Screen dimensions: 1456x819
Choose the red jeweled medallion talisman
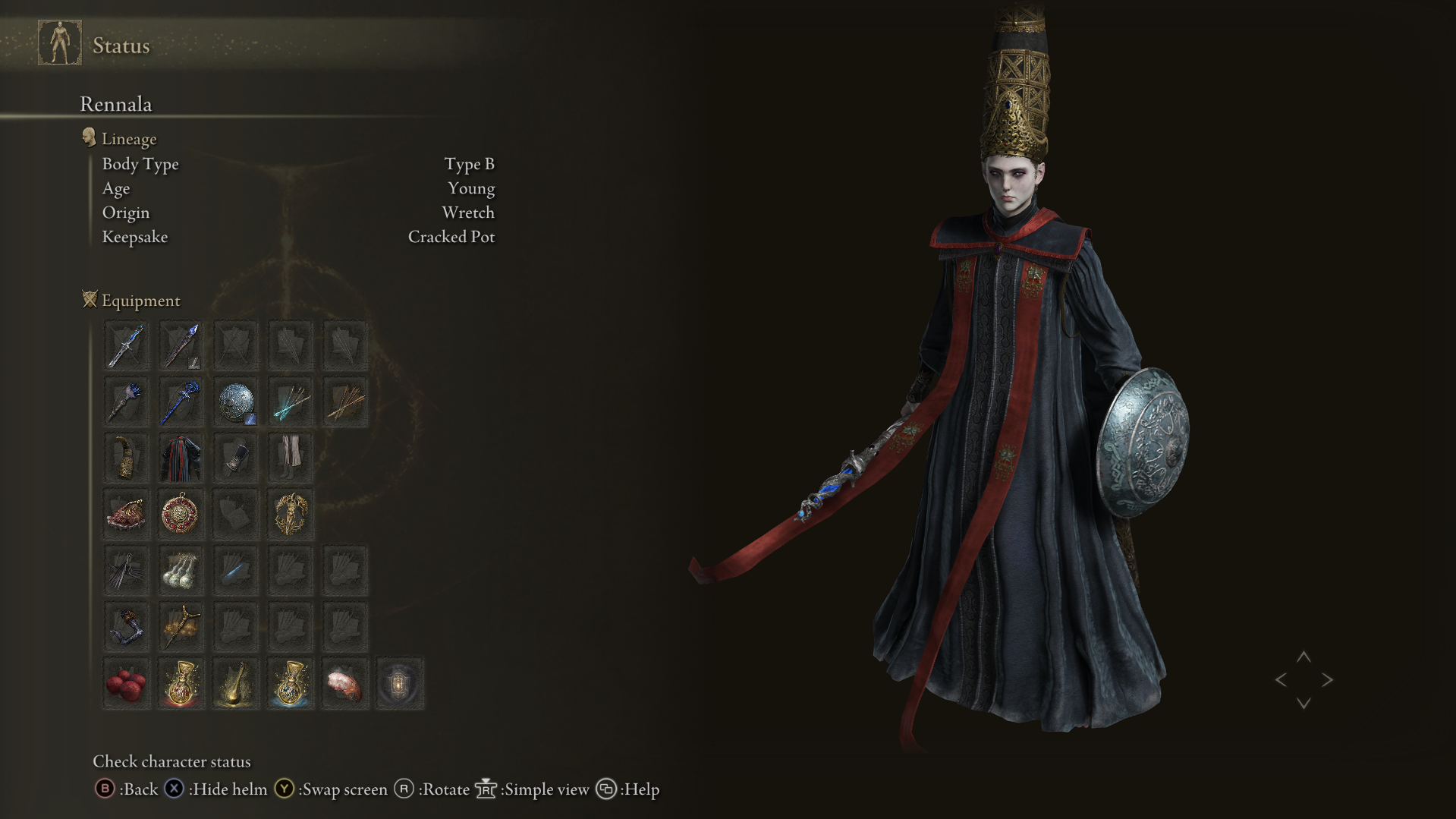(181, 515)
